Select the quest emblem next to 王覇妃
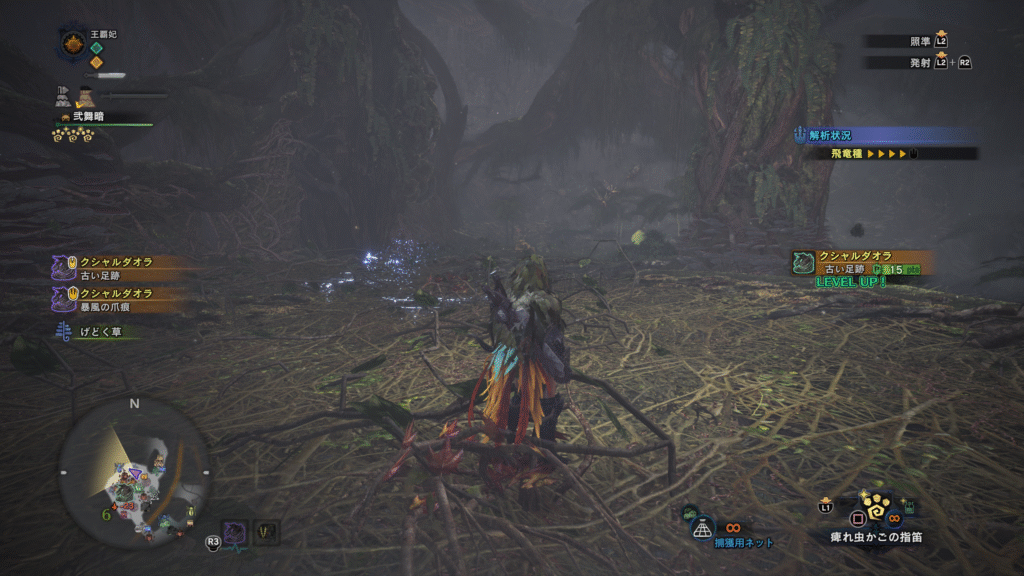1024x576 pixels. 72,44
